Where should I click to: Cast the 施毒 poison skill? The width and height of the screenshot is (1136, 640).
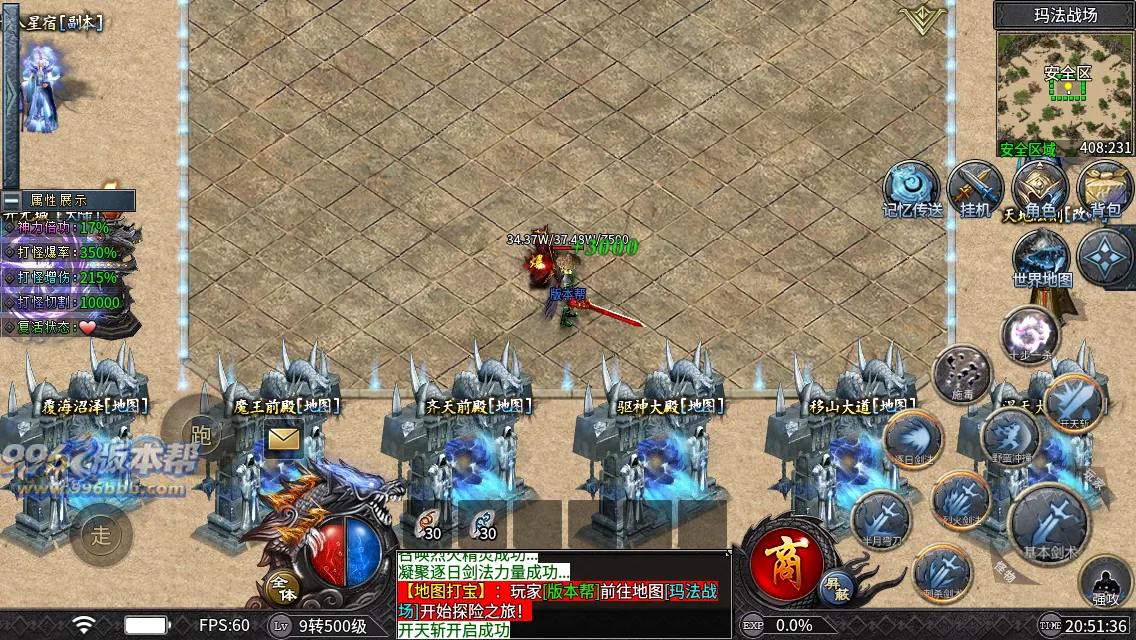pyautogui.click(x=961, y=372)
